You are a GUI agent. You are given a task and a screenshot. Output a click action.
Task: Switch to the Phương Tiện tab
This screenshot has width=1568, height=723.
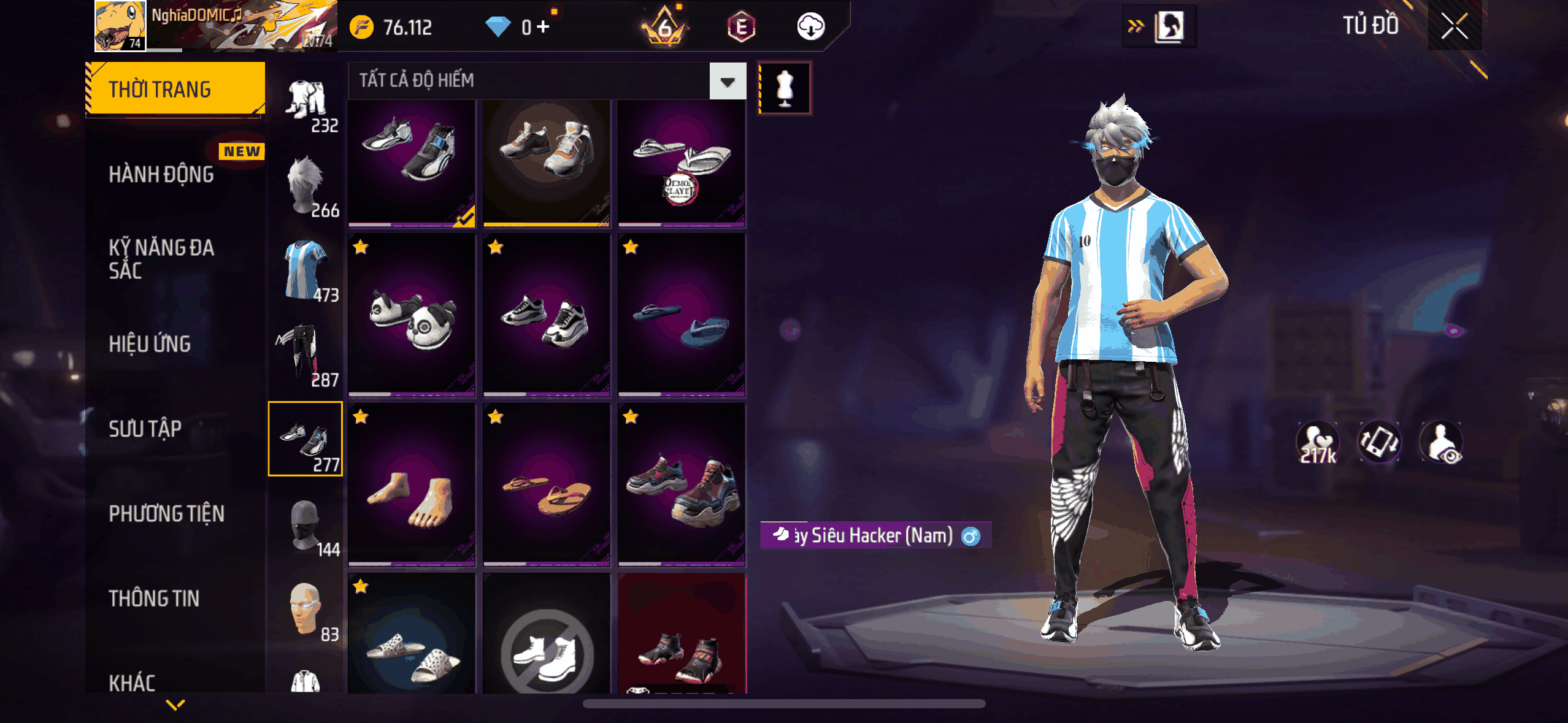[167, 513]
